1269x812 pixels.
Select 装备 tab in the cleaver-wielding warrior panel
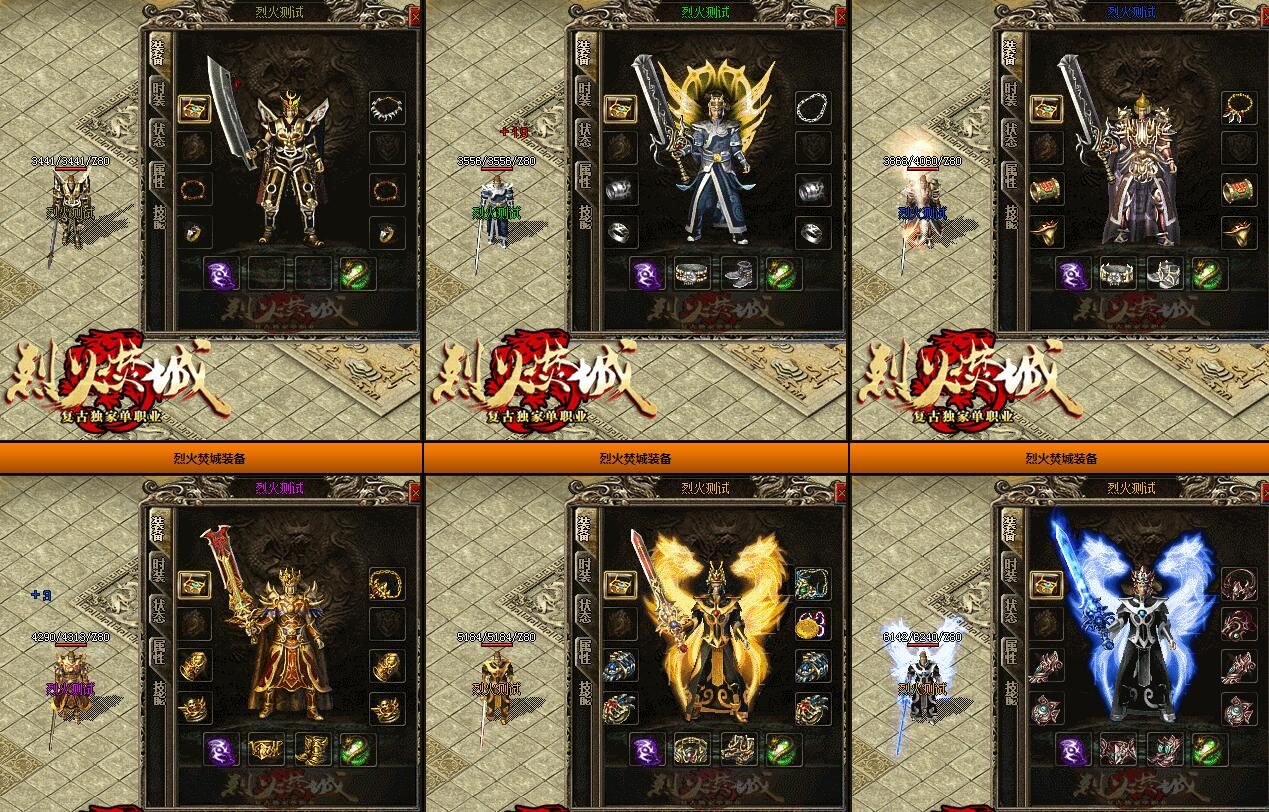(159, 53)
